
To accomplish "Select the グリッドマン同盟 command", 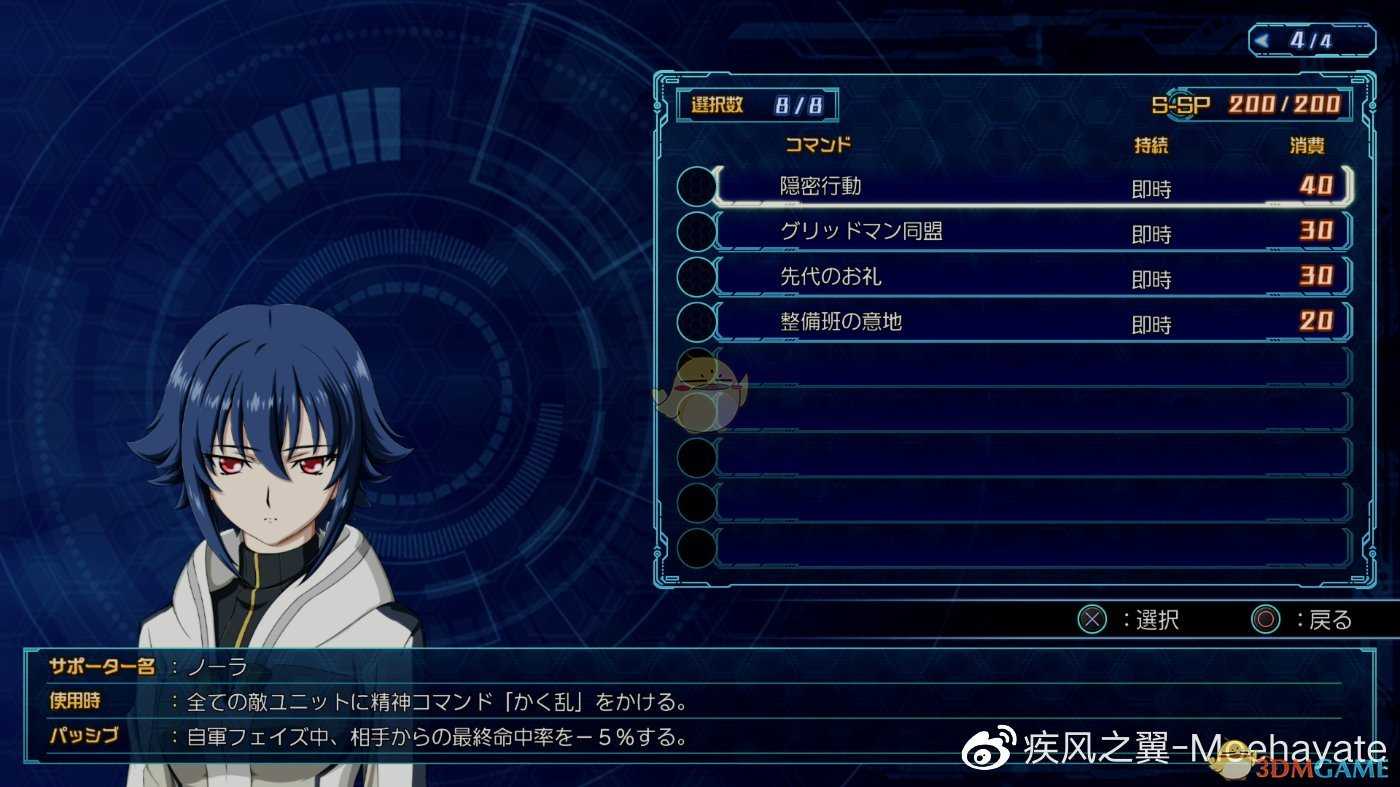I will click(x=900, y=231).
